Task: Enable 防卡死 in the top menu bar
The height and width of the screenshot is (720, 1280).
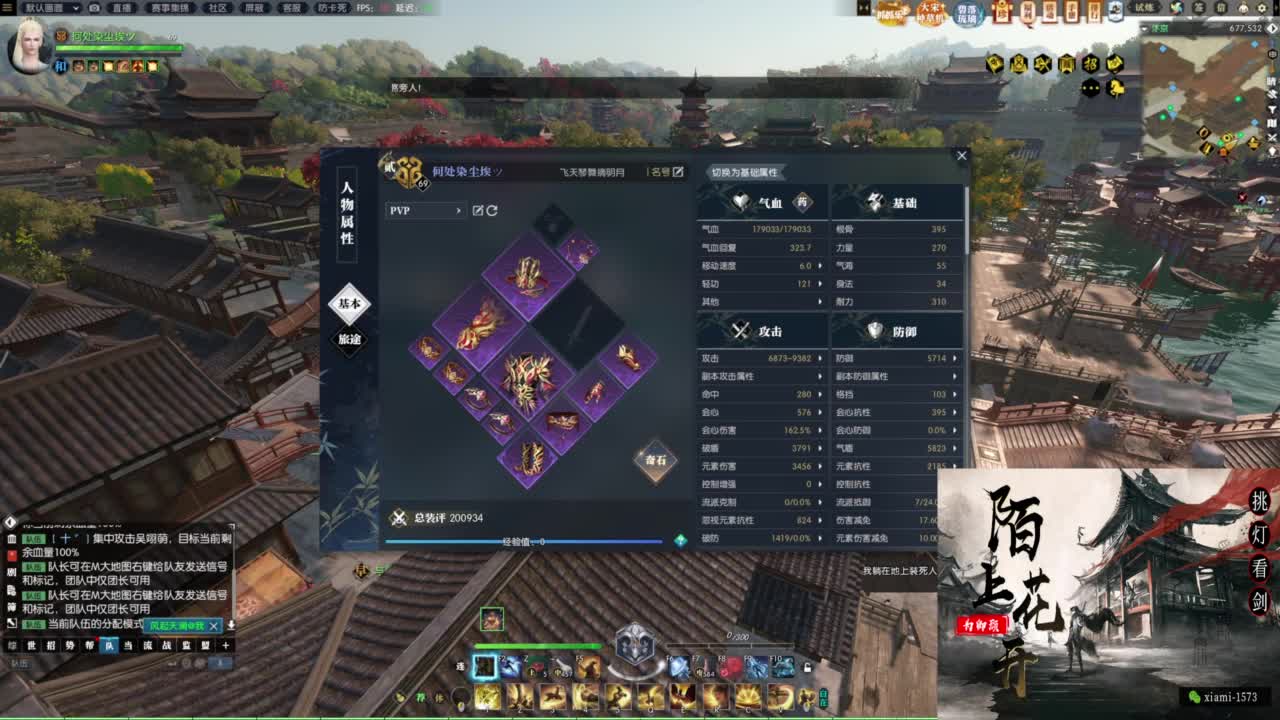Action: 330,8
